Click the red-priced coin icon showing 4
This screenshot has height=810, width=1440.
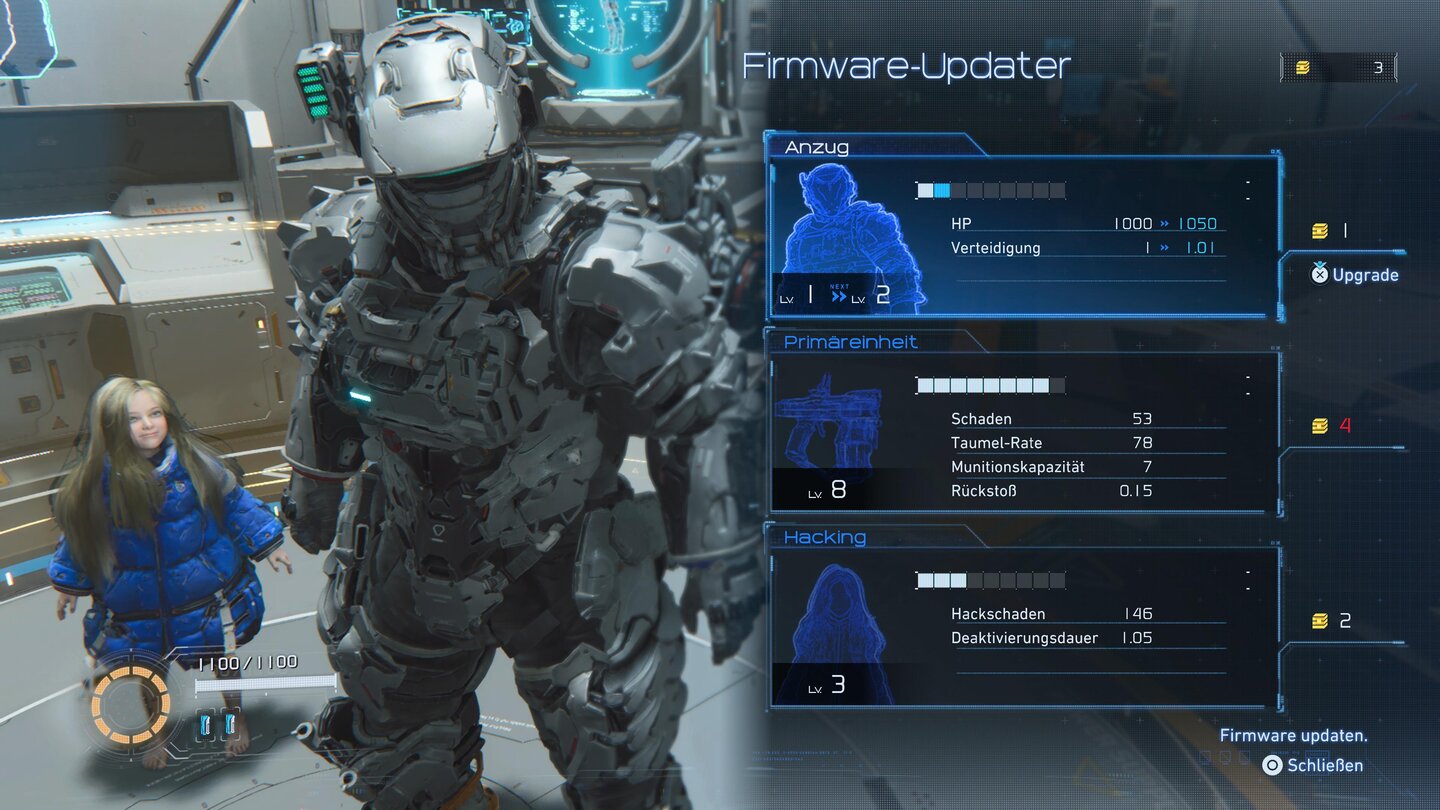[x=1322, y=424]
